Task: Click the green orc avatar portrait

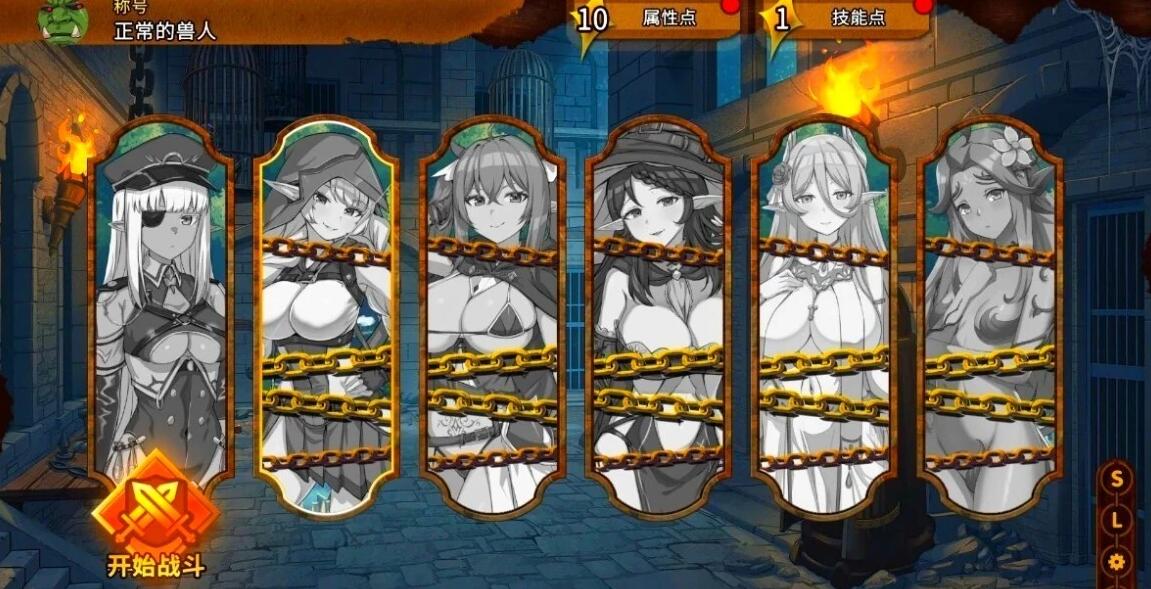Action: [62, 22]
